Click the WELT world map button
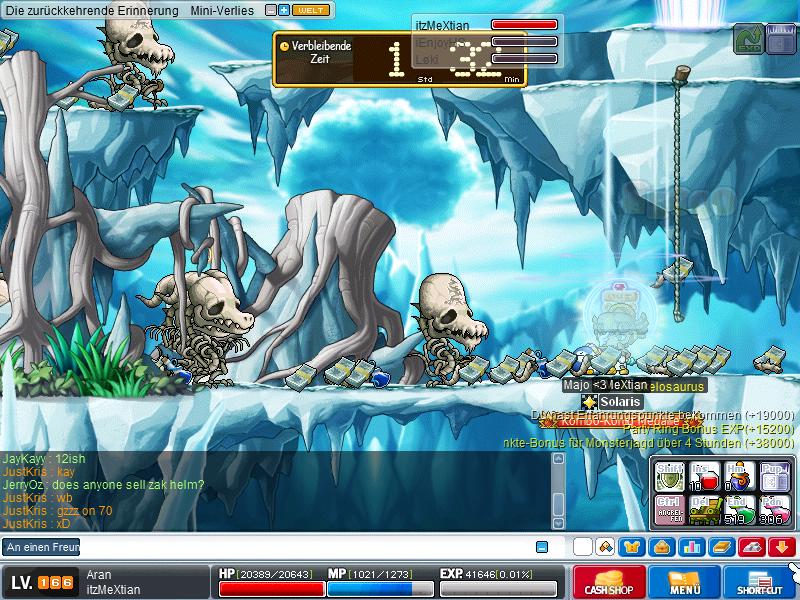This screenshot has width=800, height=600. [311, 10]
